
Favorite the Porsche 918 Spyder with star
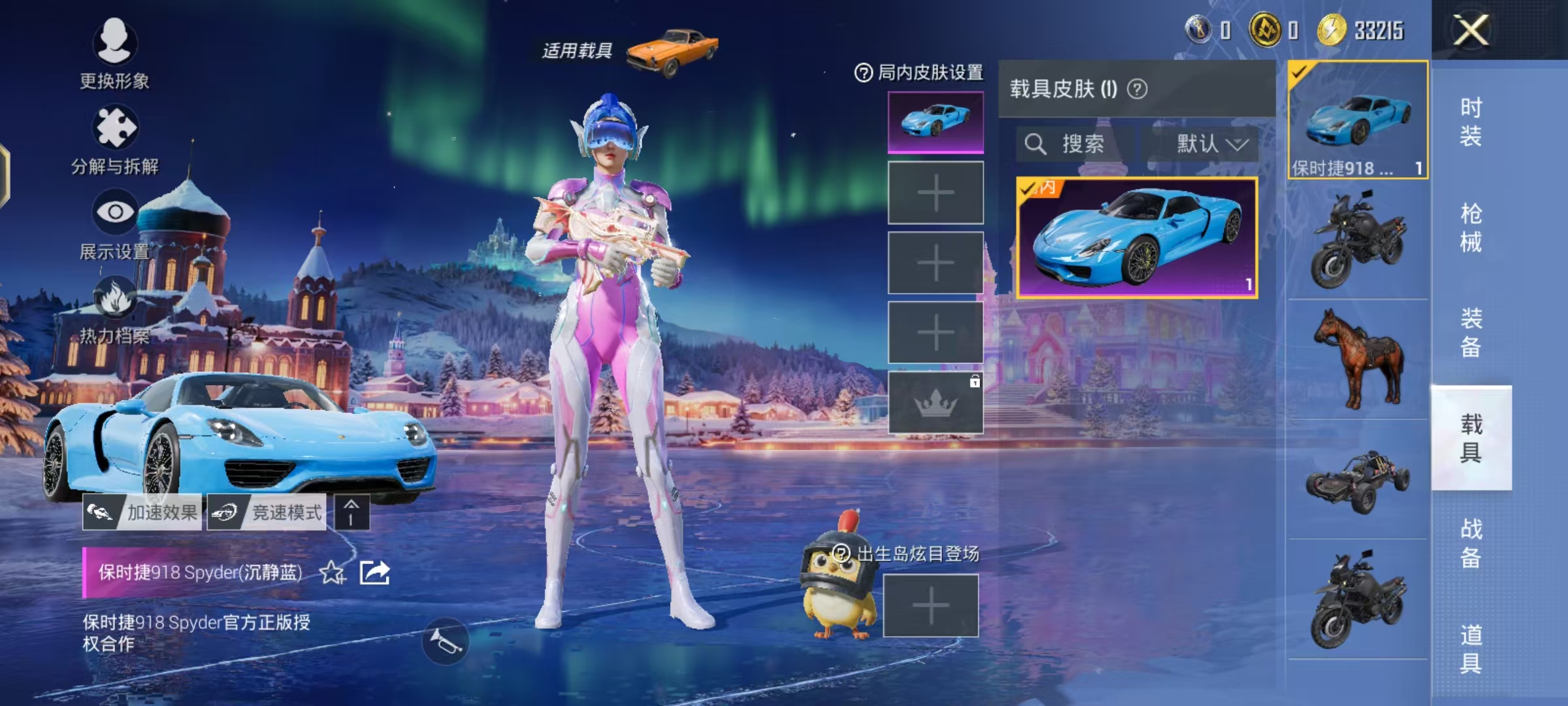click(331, 574)
